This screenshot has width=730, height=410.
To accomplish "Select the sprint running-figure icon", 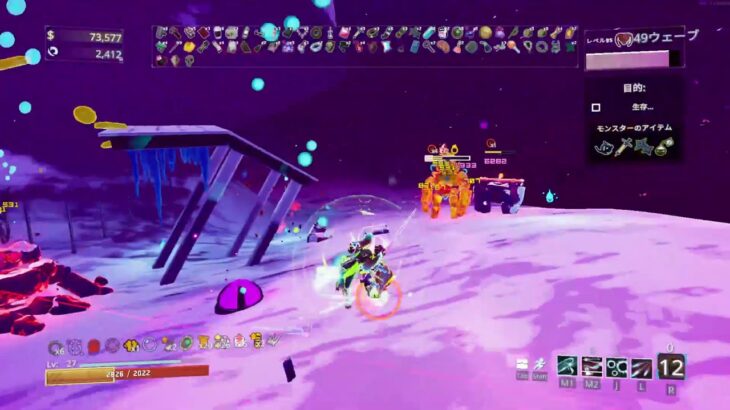I will tap(540, 363).
